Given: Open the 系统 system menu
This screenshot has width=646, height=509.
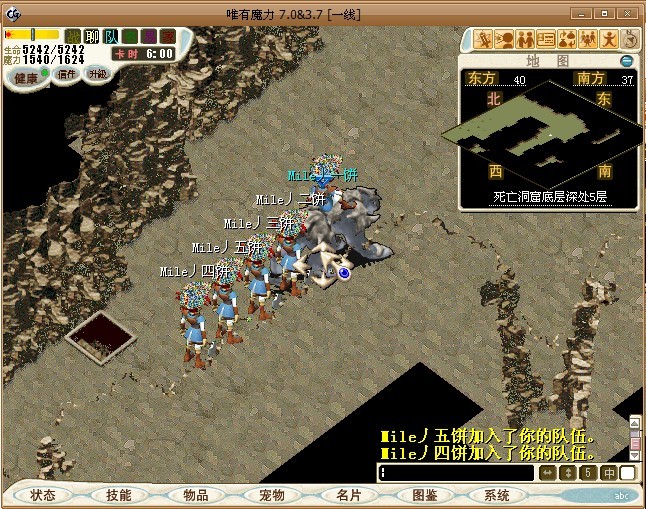Looking at the screenshot, I should coord(497,495).
